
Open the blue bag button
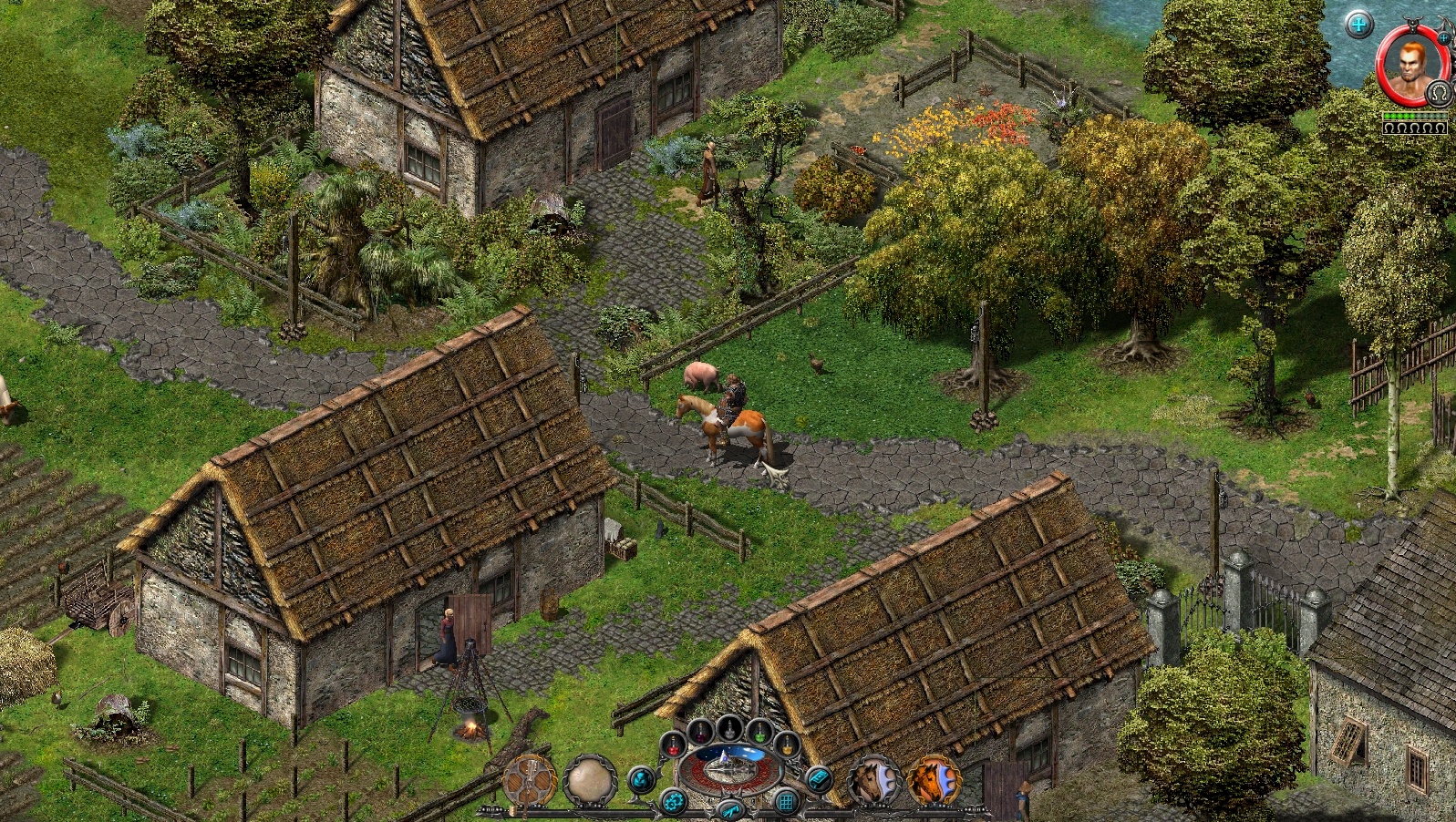pyautogui.click(x=642, y=779)
